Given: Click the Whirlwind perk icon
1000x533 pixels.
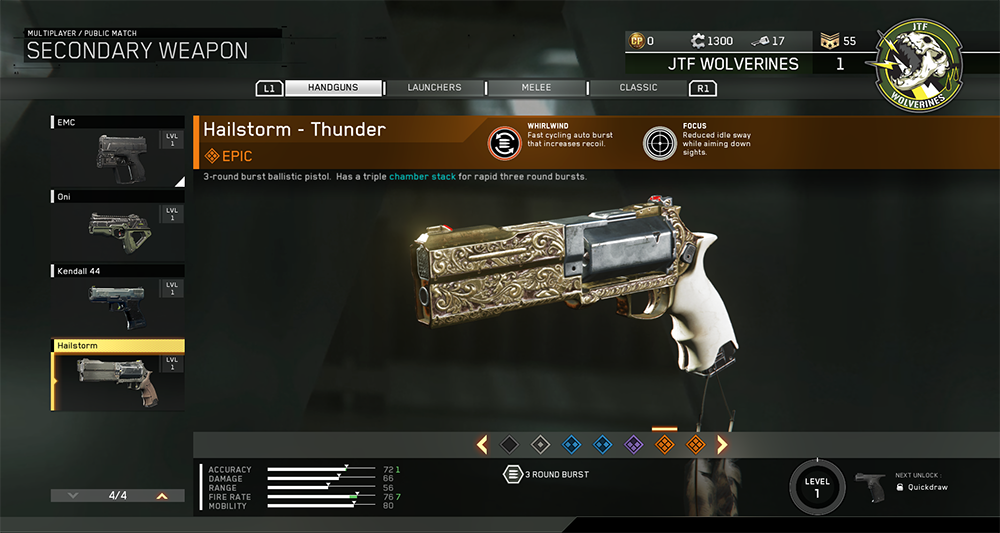Looking at the screenshot, I should pyautogui.click(x=504, y=142).
